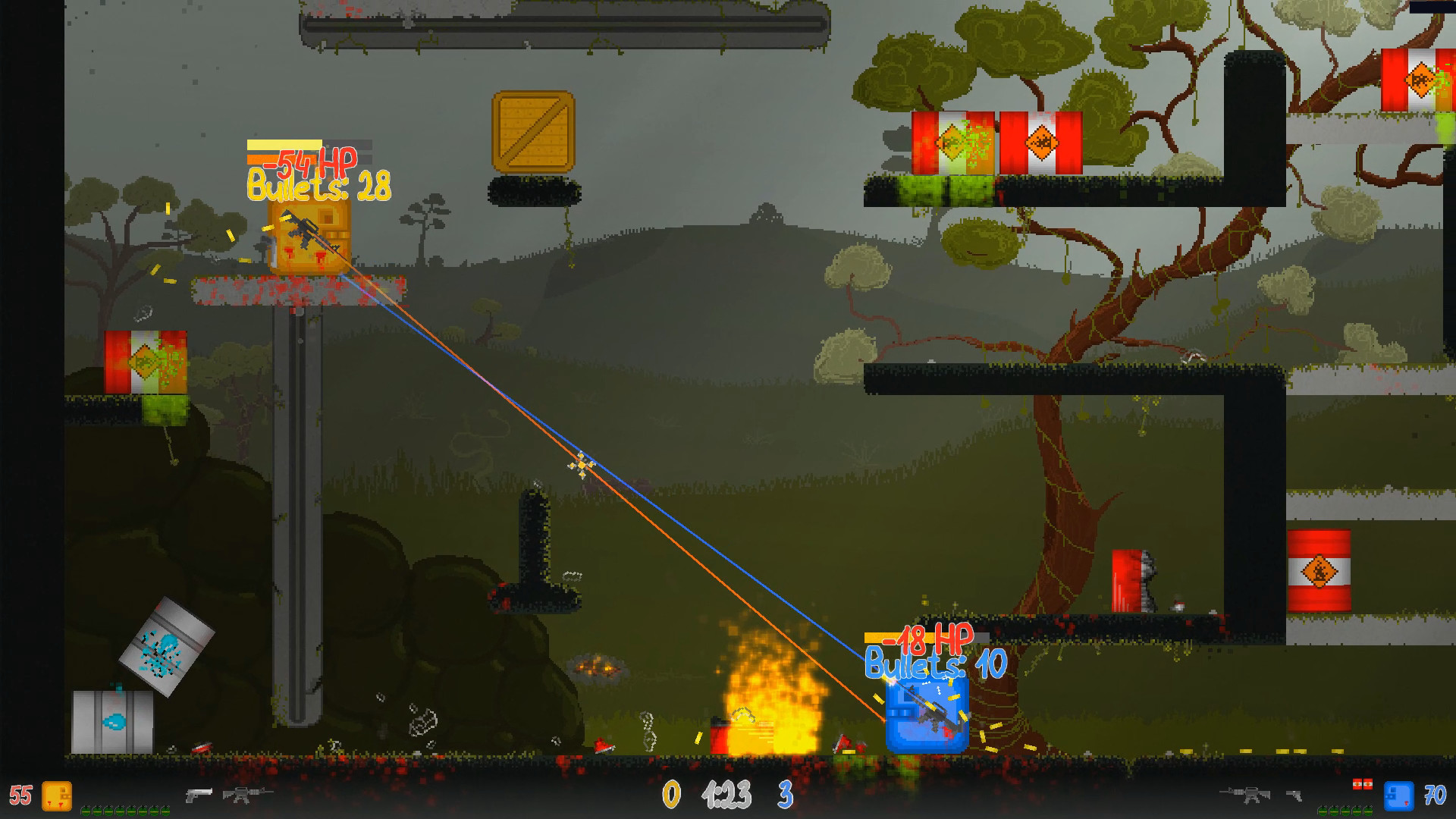Click the score counter showing 3 near the timer
The height and width of the screenshot is (819, 1456).
tap(786, 794)
